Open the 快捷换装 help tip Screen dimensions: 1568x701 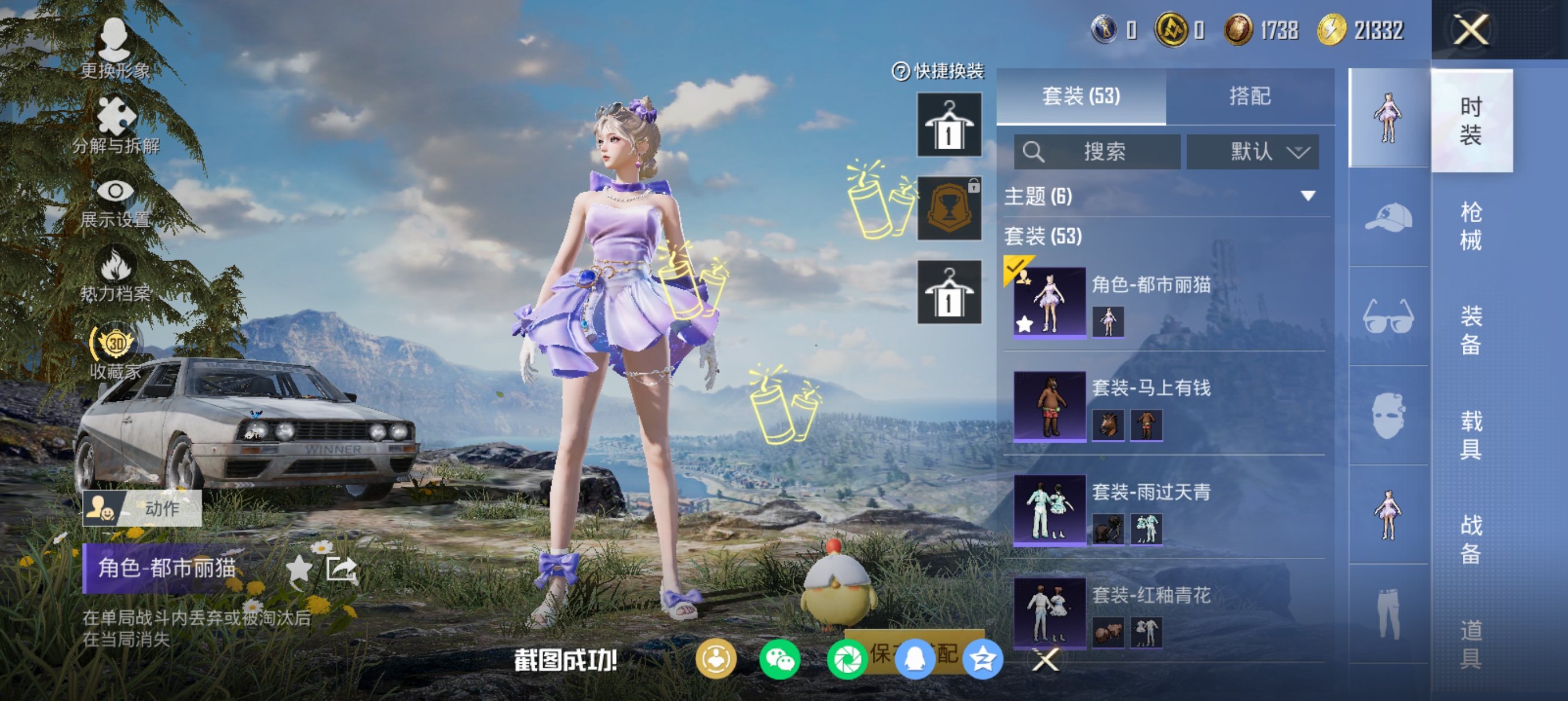(x=901, y=72)
